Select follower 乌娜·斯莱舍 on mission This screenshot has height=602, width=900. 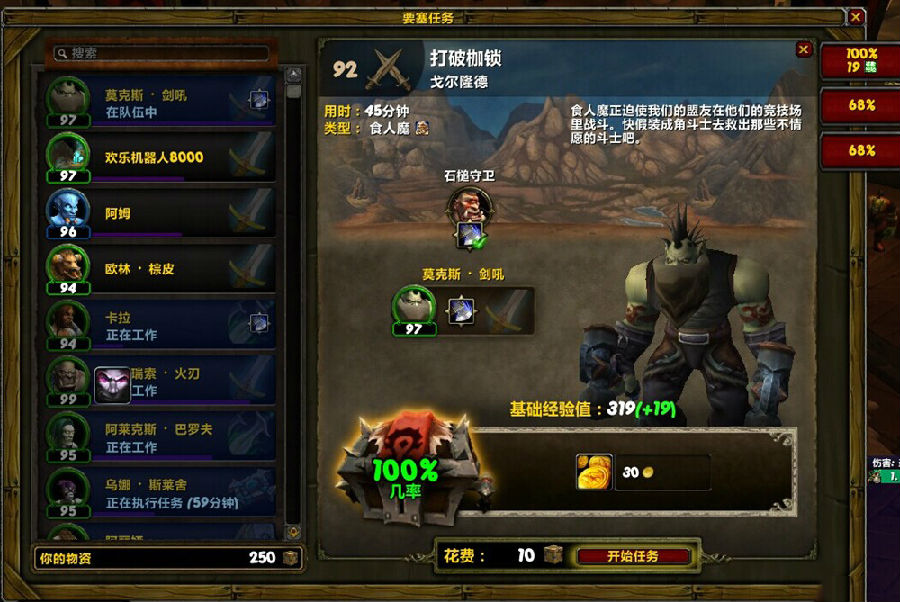(x=160, y=493)
